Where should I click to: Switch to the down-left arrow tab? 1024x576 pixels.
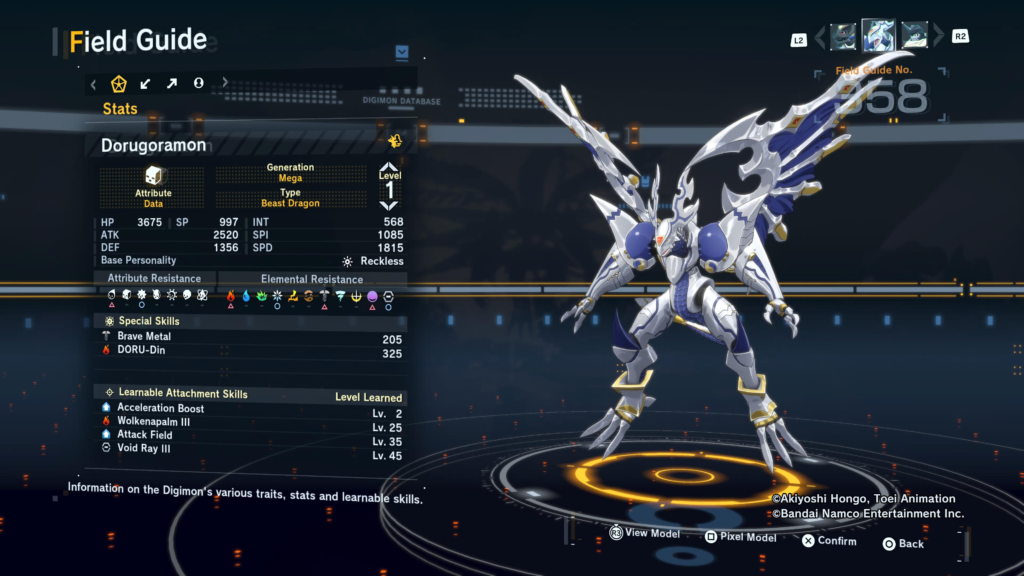(x=145, y=83)
